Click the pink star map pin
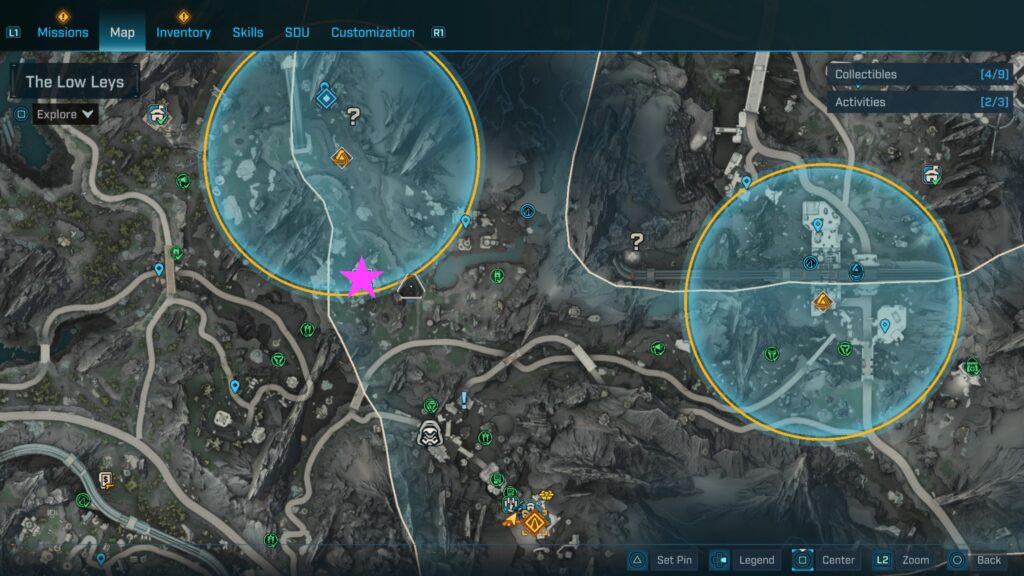This screenshot has width=1024, height=576. [360, 279]
